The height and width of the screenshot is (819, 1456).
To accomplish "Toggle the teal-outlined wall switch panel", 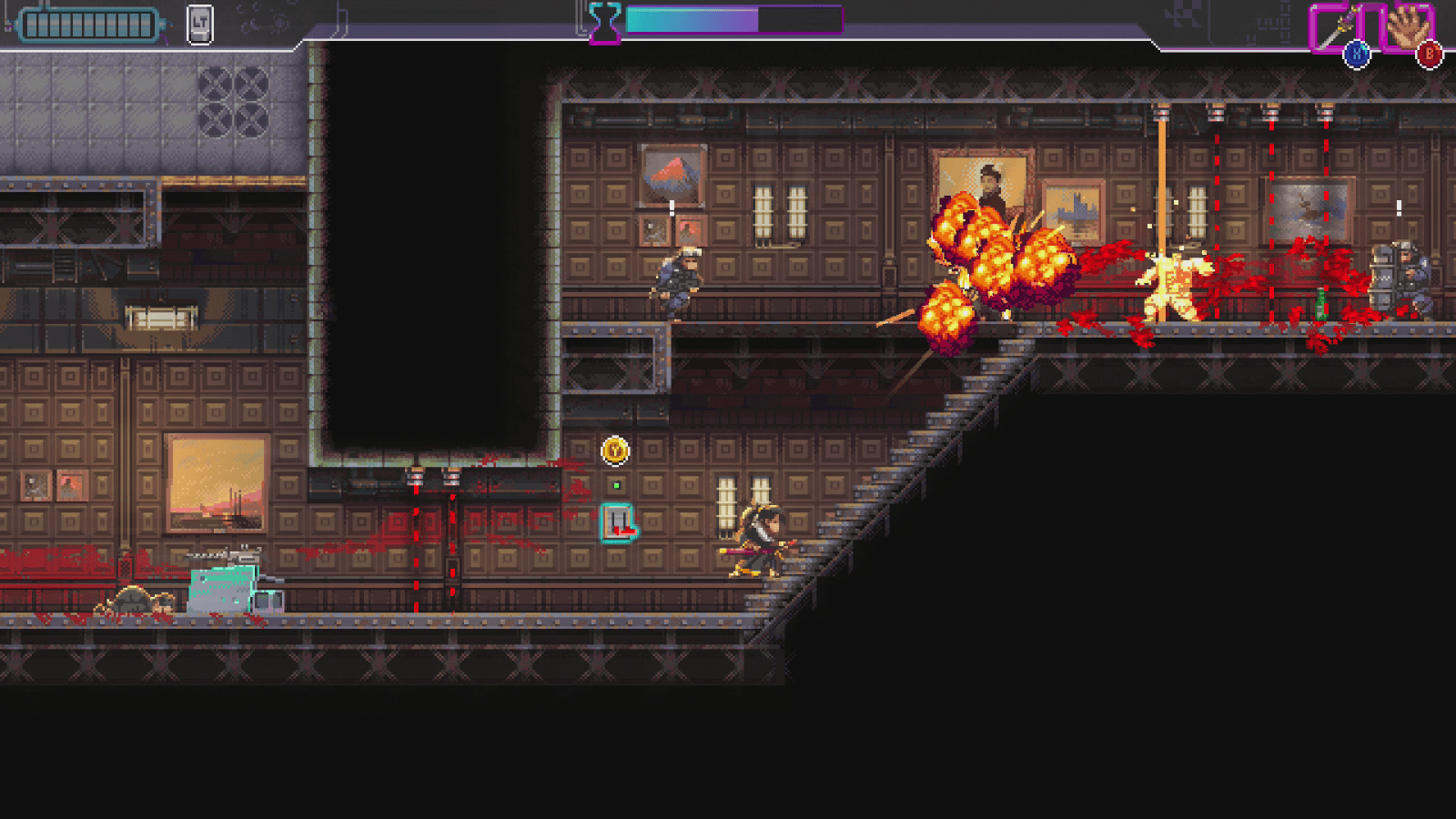I will [x=620, y=522].
